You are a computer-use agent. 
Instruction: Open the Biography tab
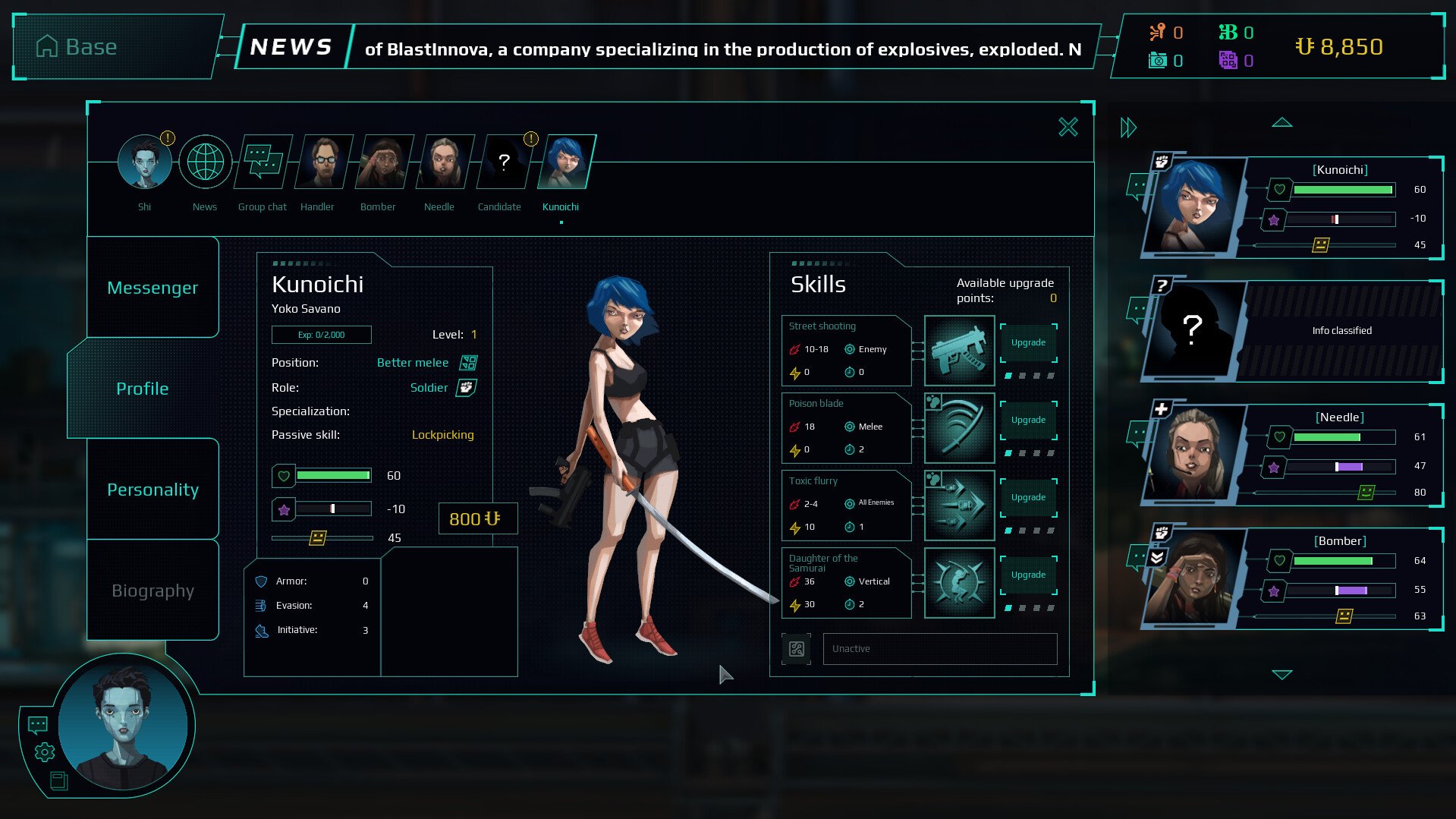click(x=153, y=591)
